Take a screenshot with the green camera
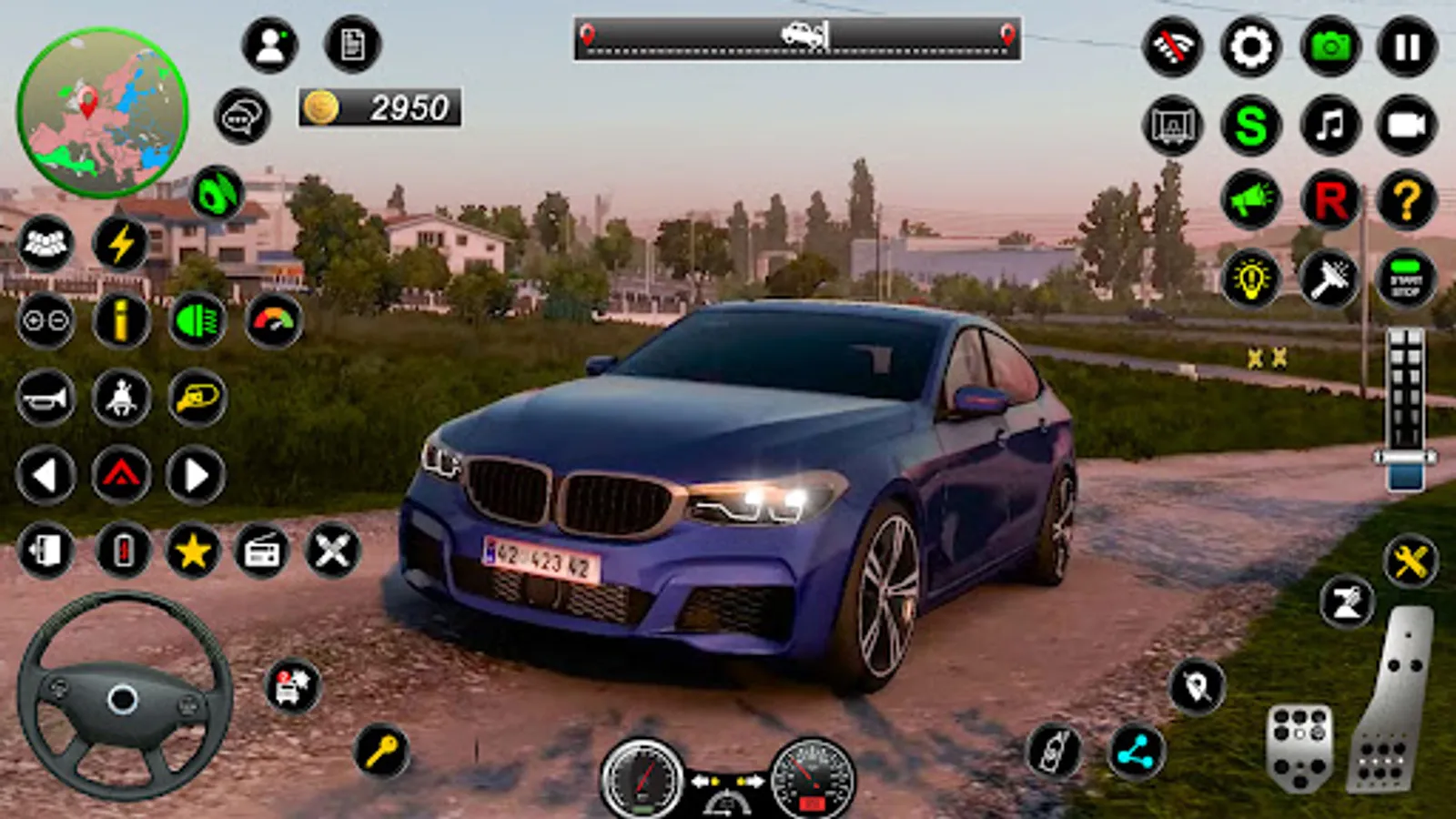The image size is (1456, 819). coord(1330,46)
